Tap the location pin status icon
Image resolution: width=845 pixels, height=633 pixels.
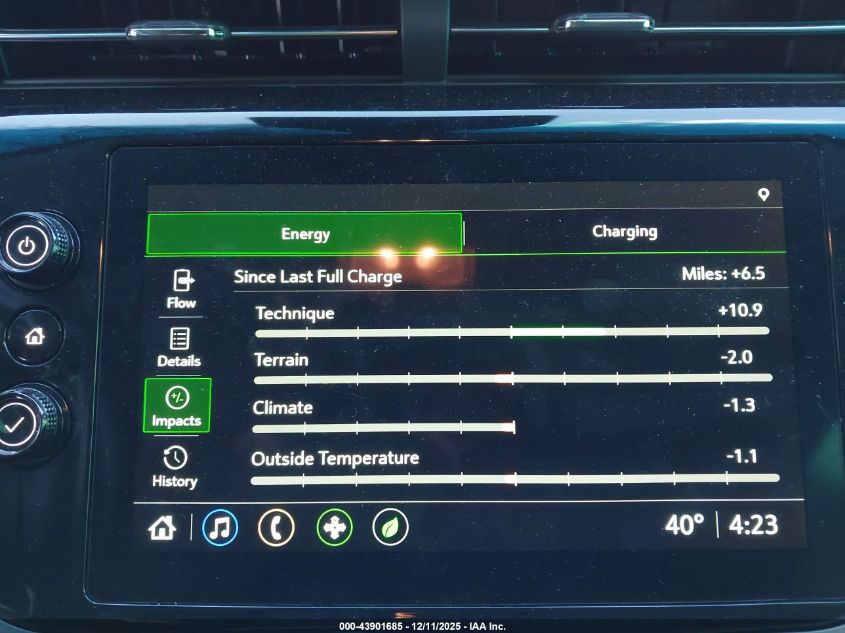coord(764,194)
